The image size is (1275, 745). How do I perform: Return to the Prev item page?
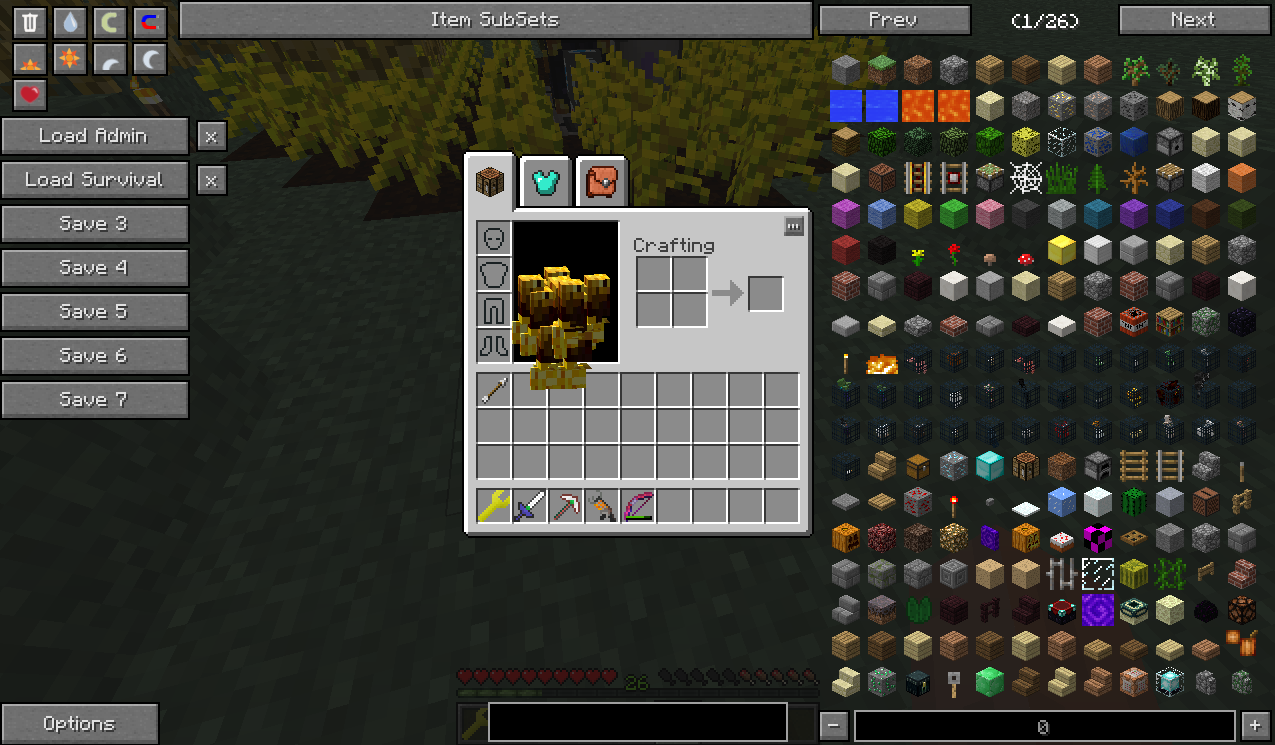click(894, 20)
